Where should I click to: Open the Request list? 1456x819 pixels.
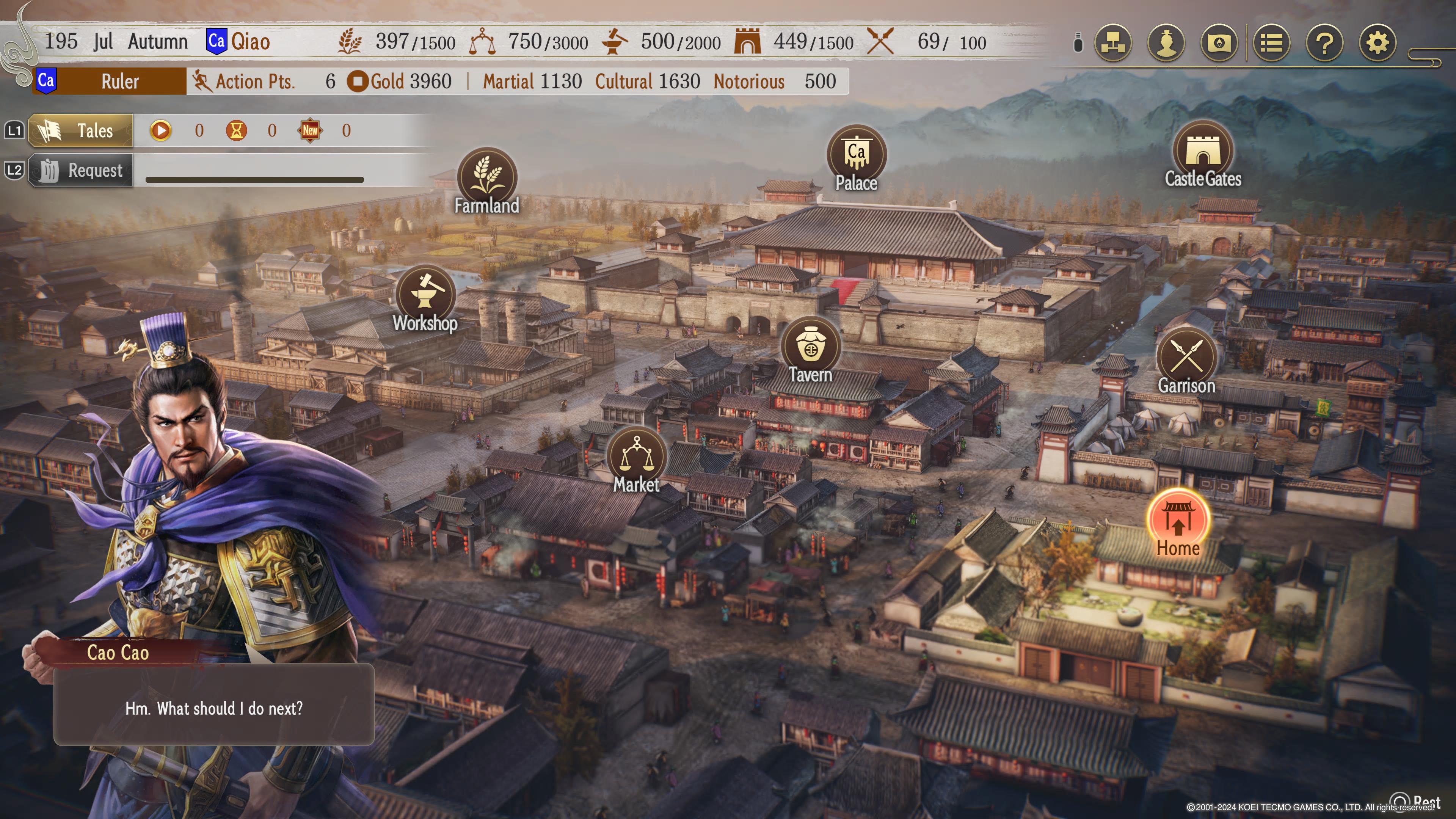coord(81,170)
